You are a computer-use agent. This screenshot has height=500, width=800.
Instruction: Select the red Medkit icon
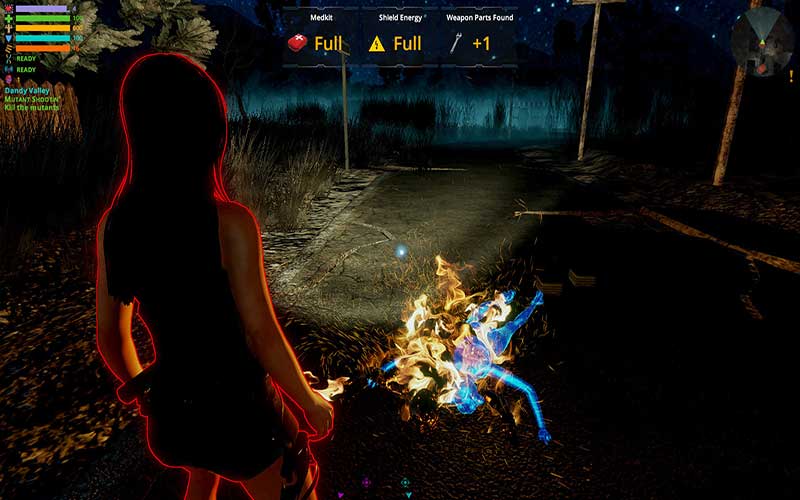[297, 43]
